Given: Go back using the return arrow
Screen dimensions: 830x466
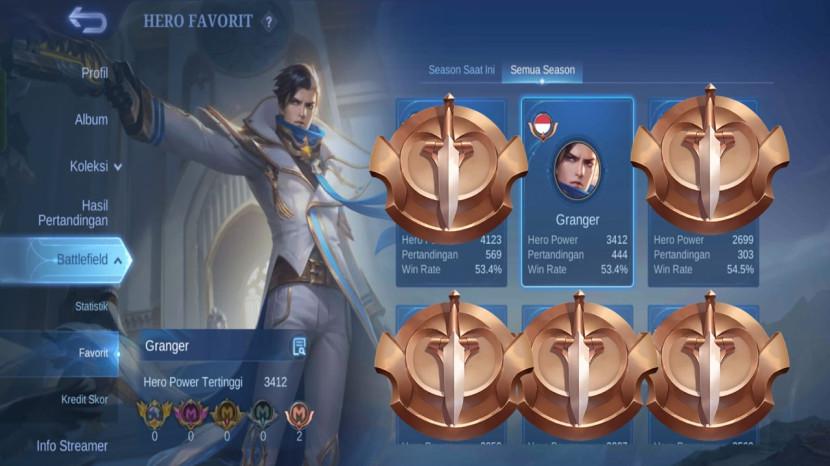Looking at the screenshot, I should pos(87,21).
